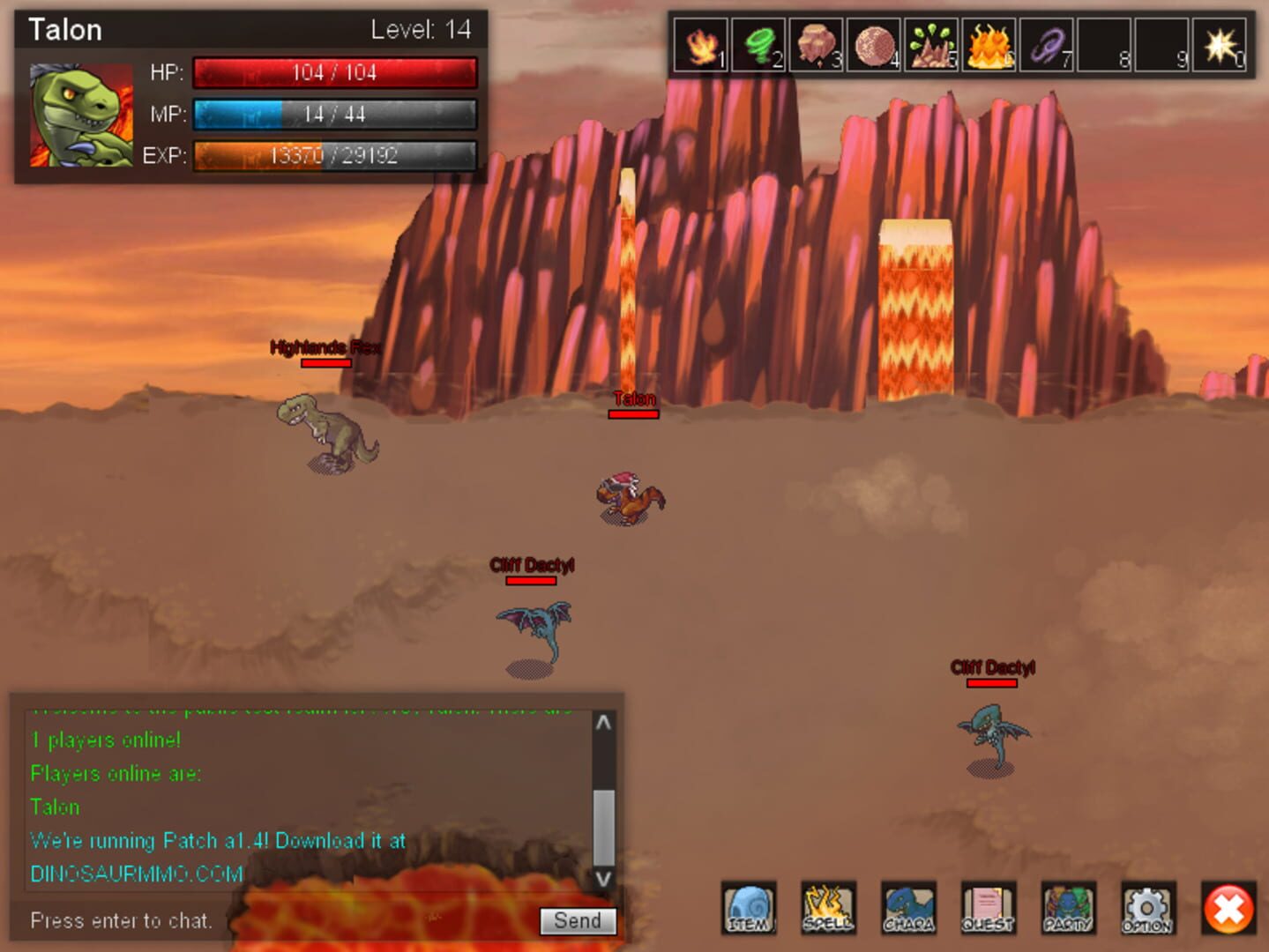Send the chat message
1269x952 pixels.
coord(578,921)
